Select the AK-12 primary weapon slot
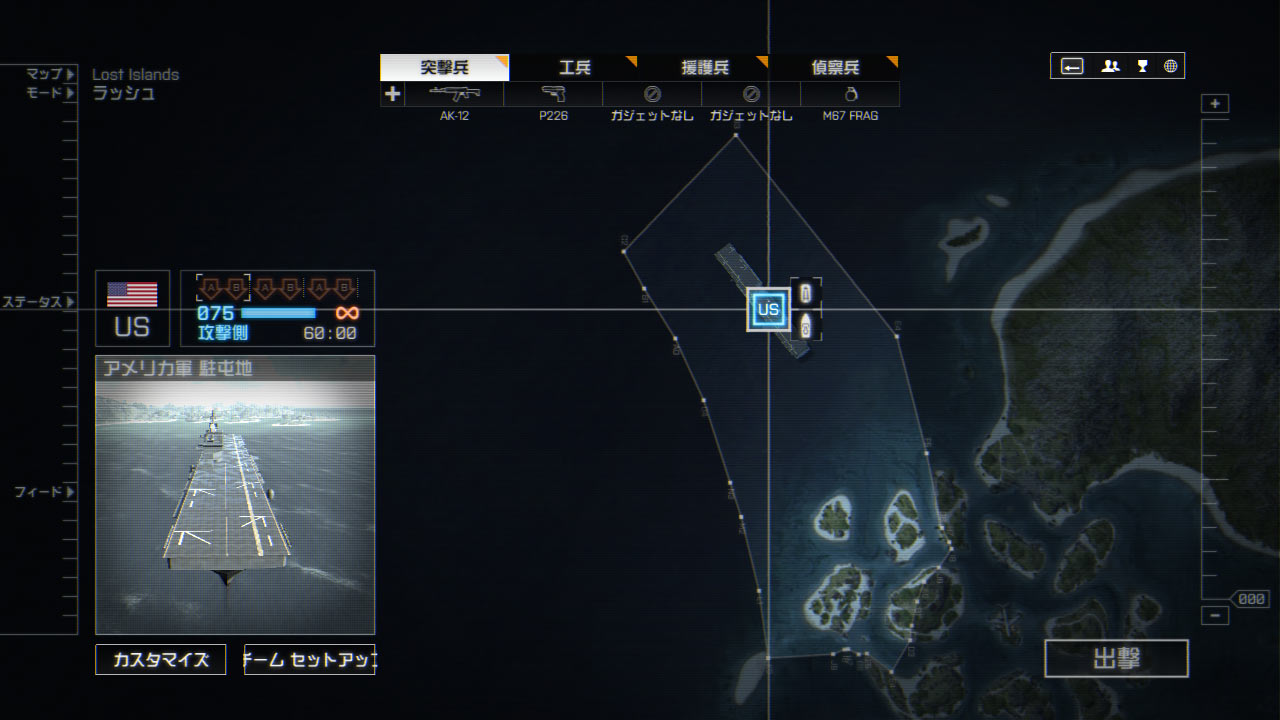Image resolution: width=1280 pixels, height=720 pixels. pos(454,94)
